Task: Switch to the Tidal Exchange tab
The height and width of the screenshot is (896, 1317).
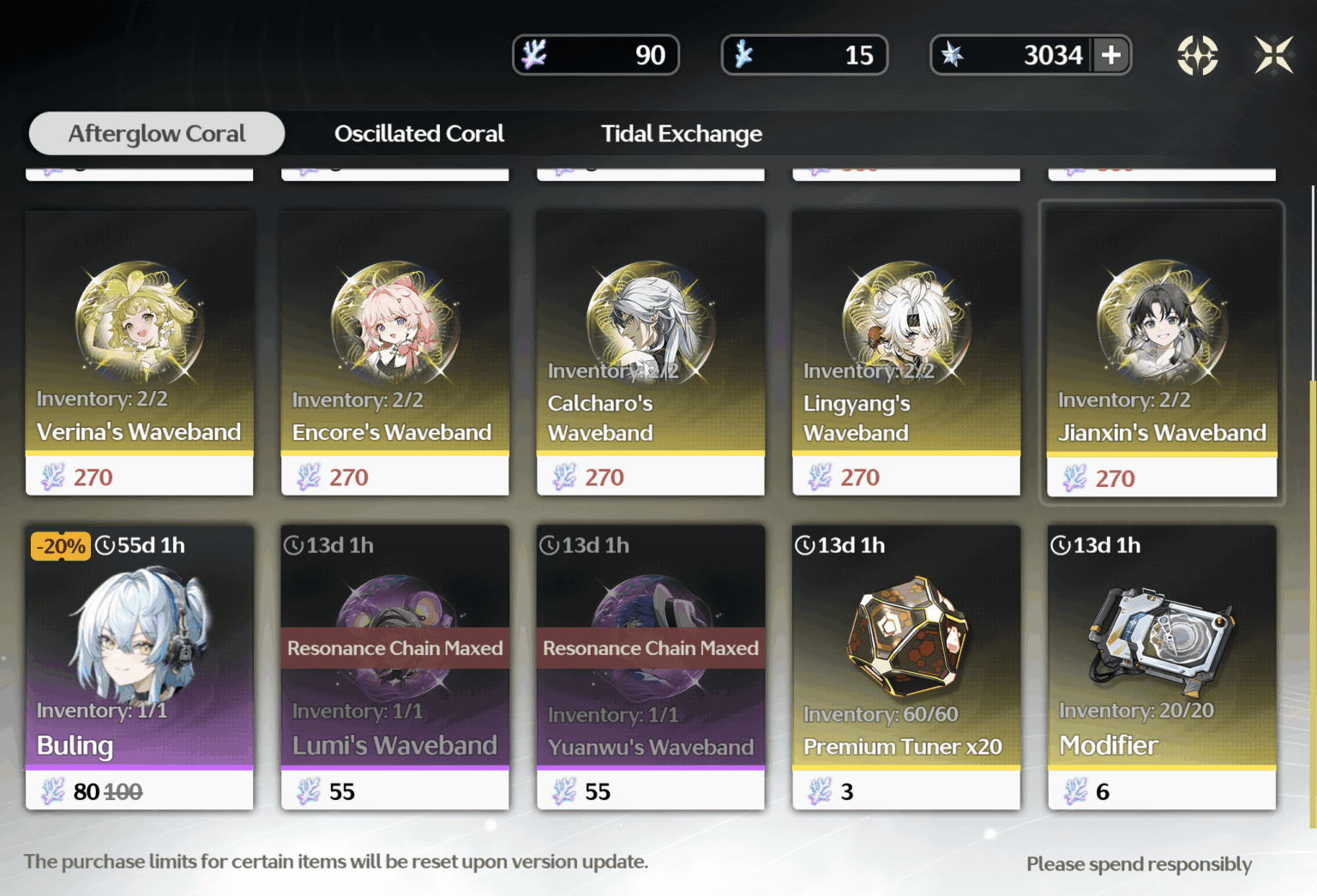Action: click(681, 134)
